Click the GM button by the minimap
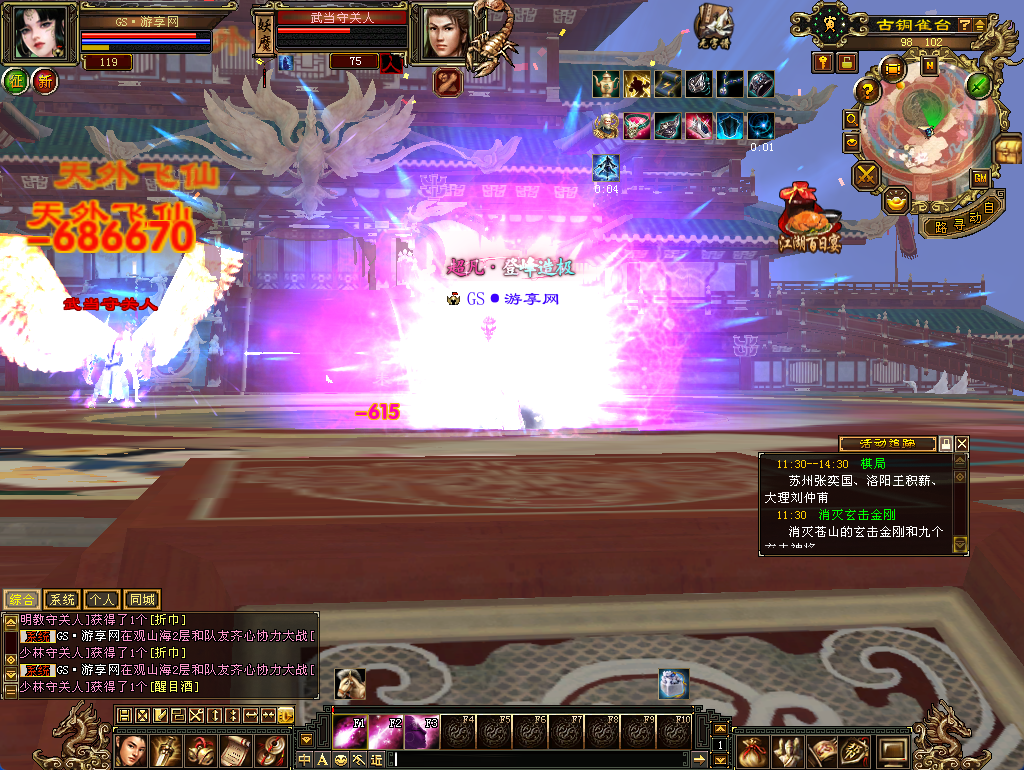 980,178
